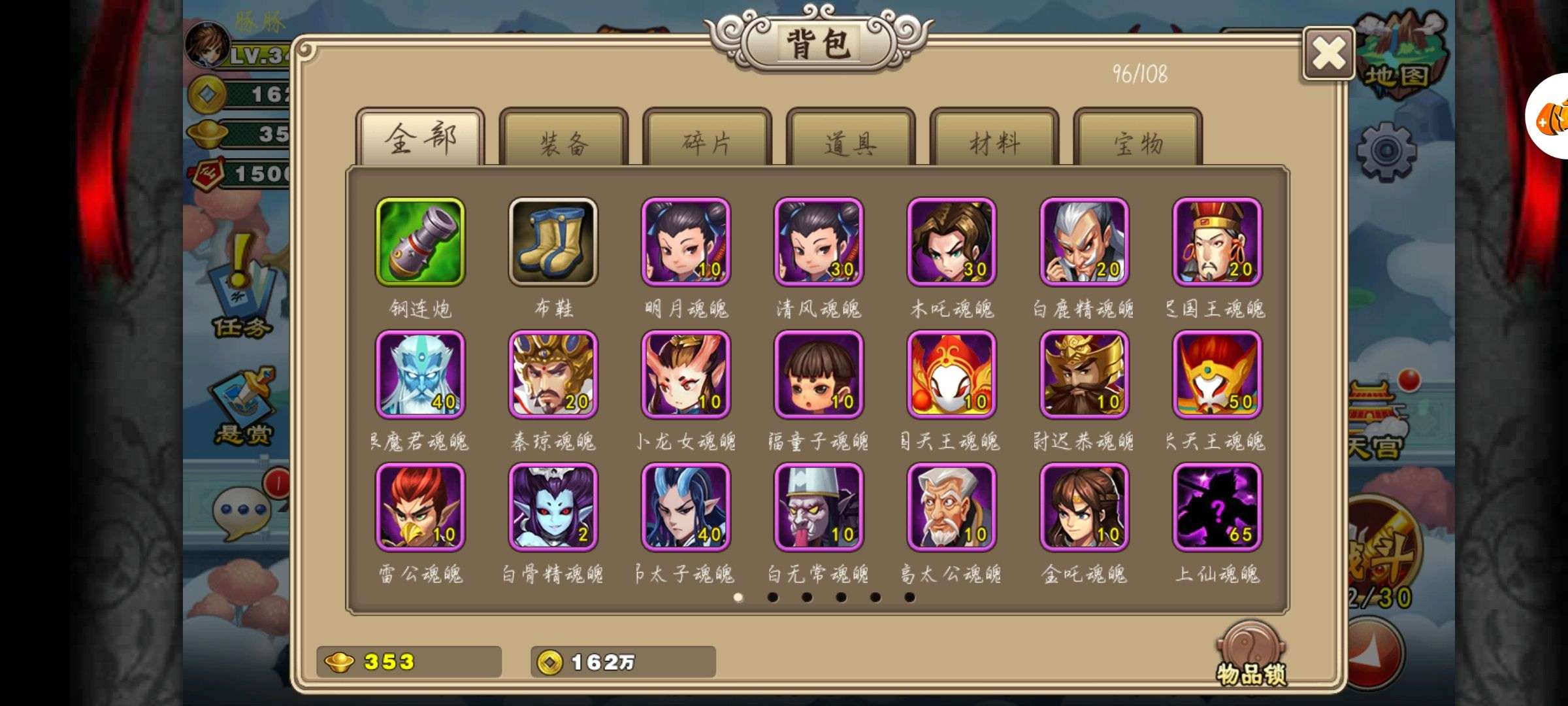Select the 材料 materials tab
This screenshot has height=706, width=1568.
[x=994, y=140]
